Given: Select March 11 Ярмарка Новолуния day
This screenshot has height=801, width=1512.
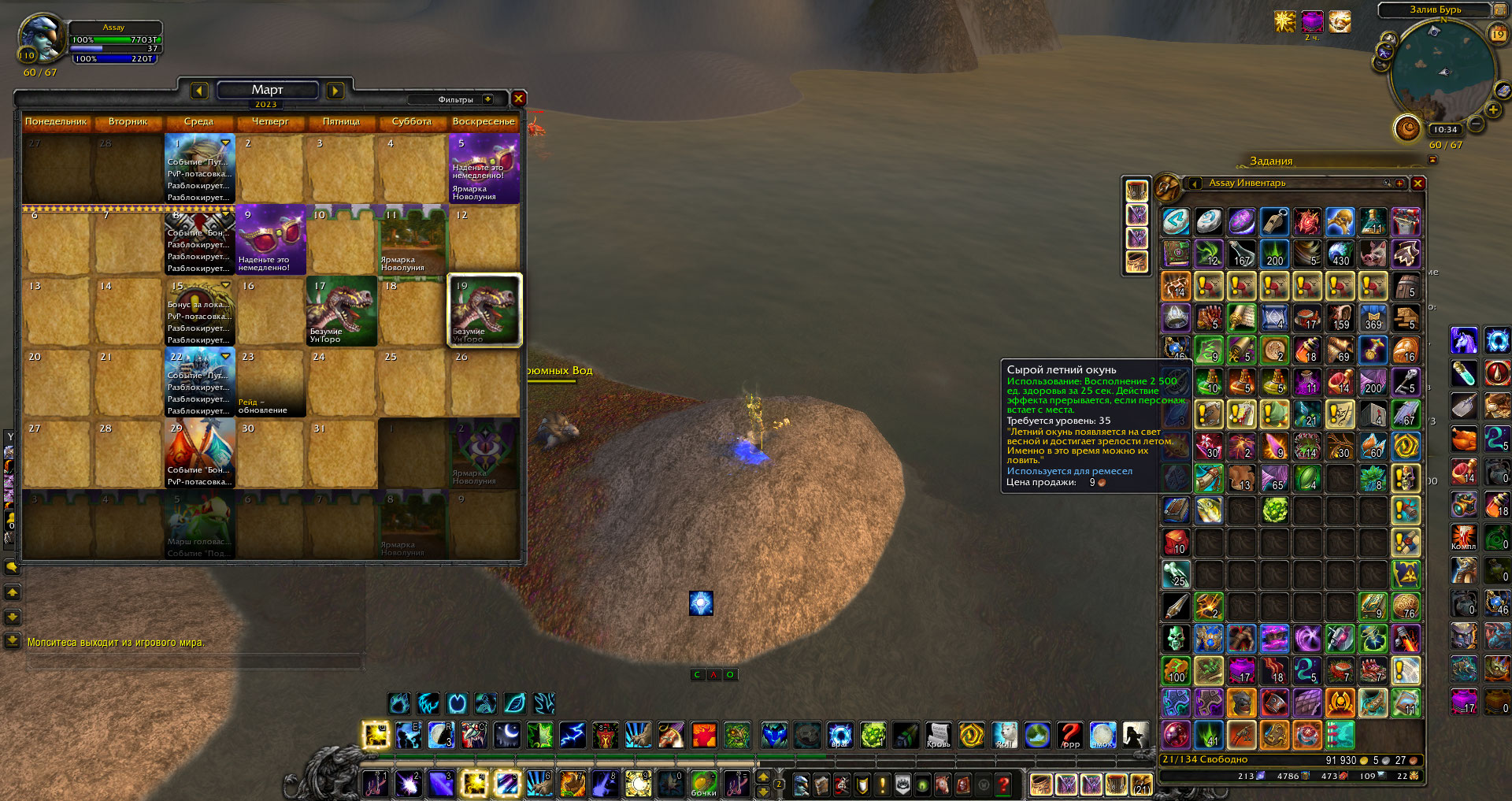Looking at the screenshot, I should pyautogui.click(x=413, y=239).
